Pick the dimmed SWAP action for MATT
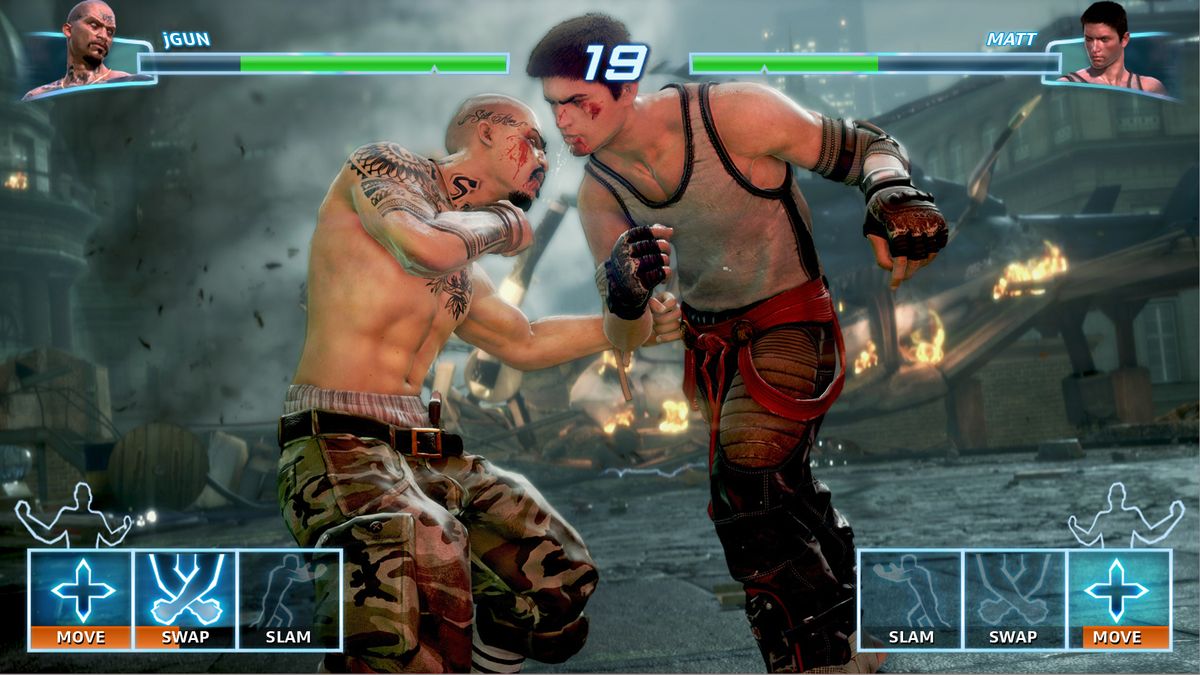 click(x=1014, y=600)
